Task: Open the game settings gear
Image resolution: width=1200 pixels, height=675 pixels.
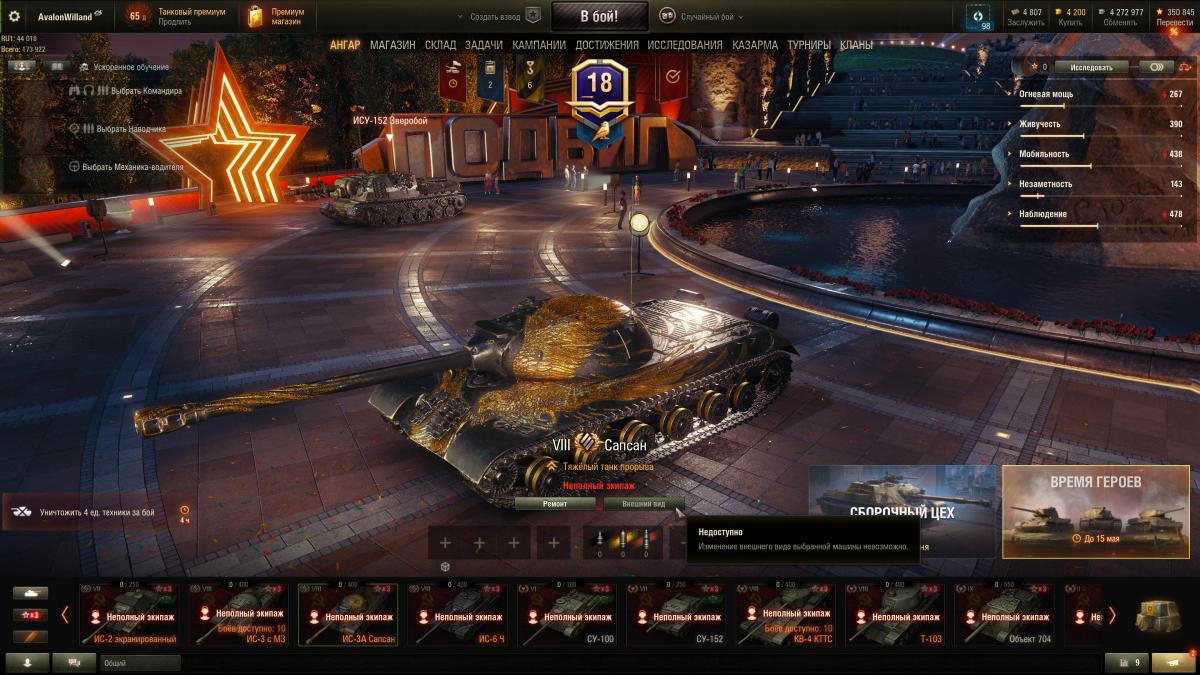Action: (x=14, y=16)
